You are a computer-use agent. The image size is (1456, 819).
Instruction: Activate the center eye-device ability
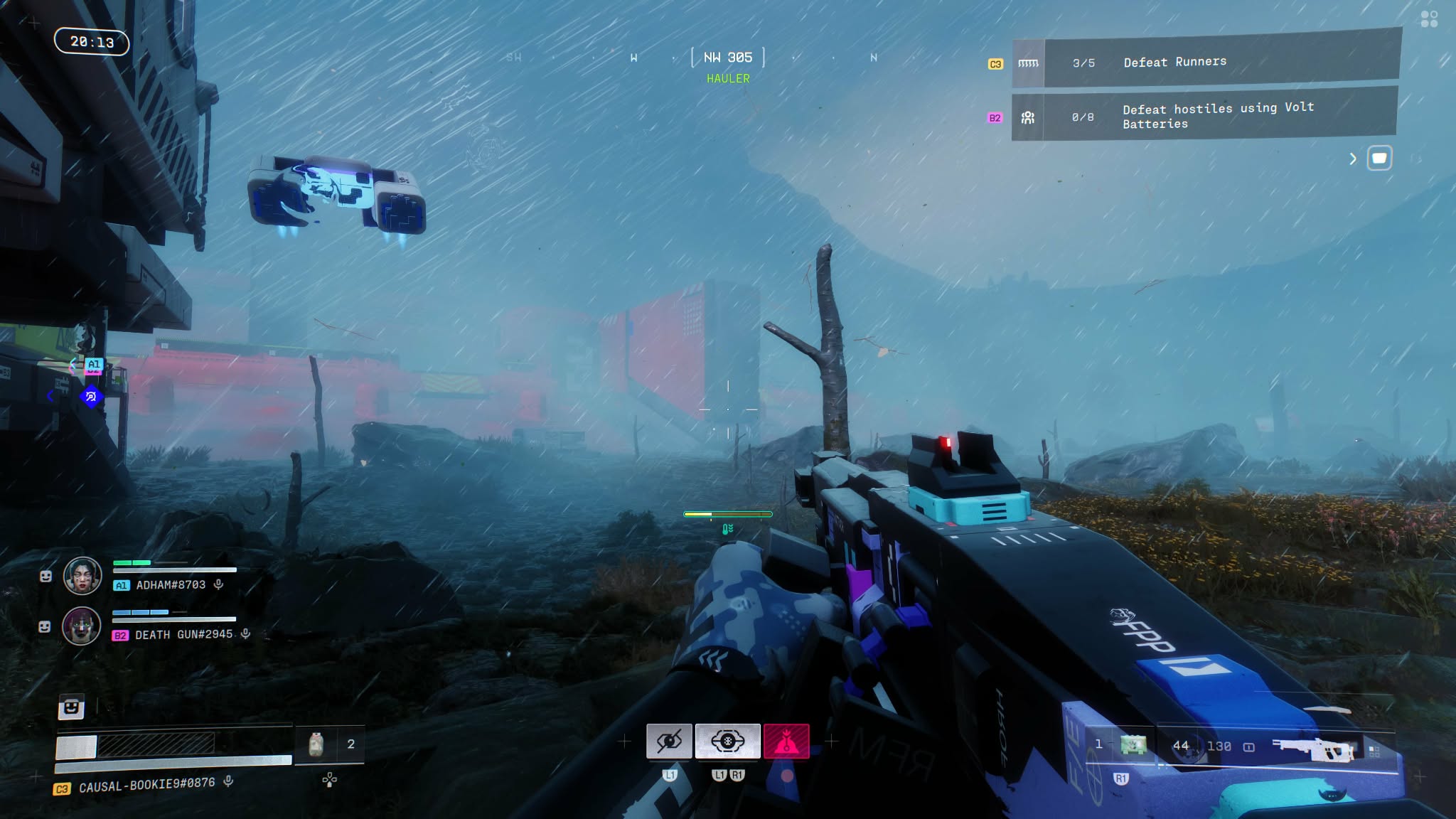pos(727,742)
